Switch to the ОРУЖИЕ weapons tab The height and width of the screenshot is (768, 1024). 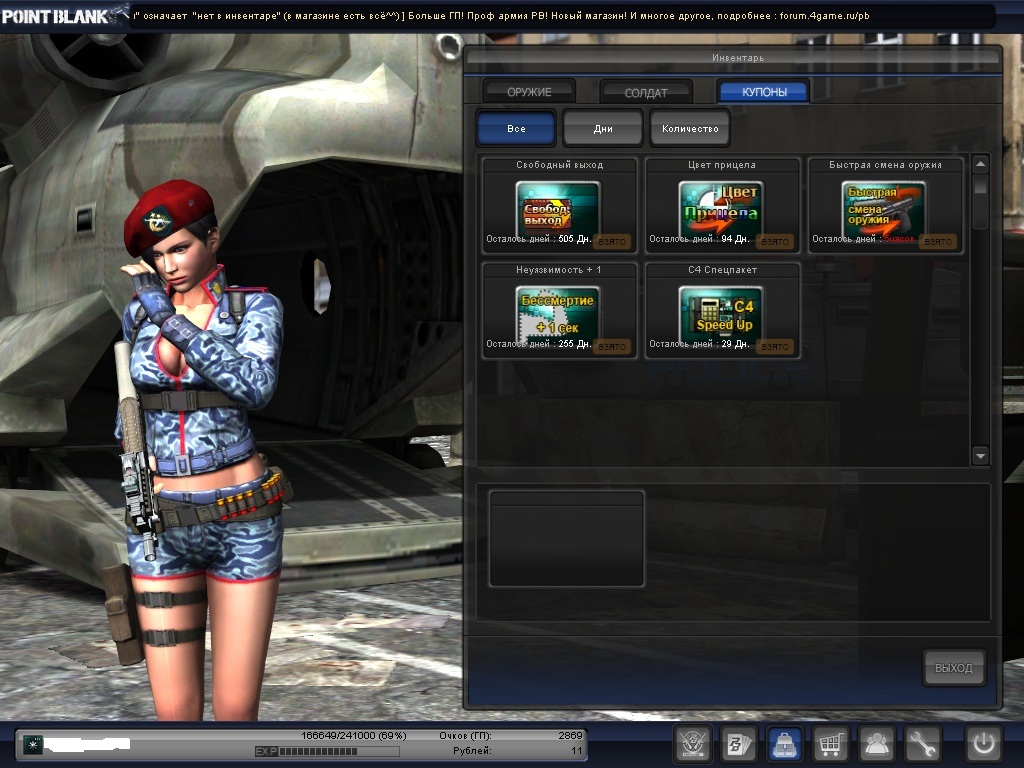point(529,92)
